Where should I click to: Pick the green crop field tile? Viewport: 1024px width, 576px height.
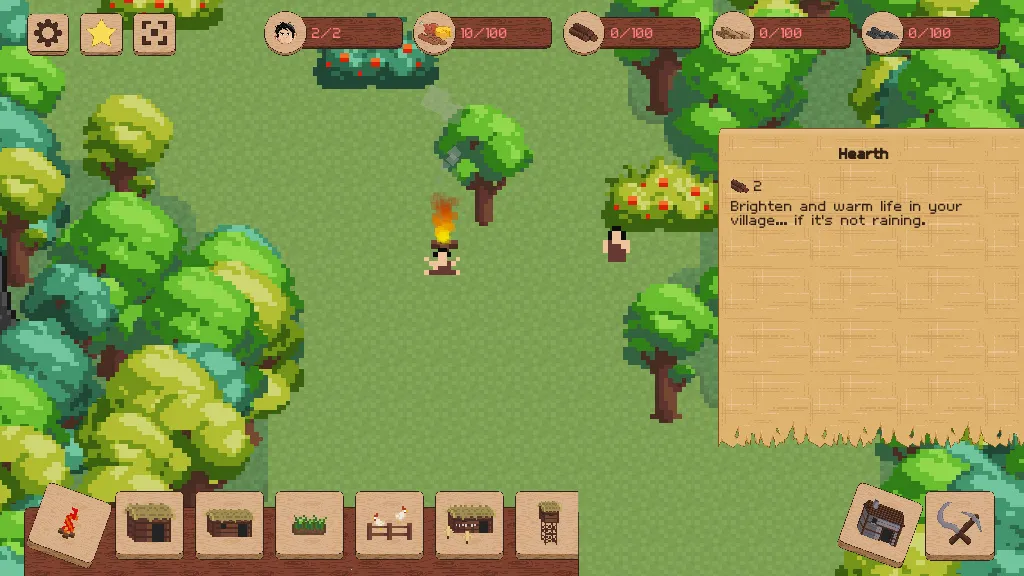309,523
